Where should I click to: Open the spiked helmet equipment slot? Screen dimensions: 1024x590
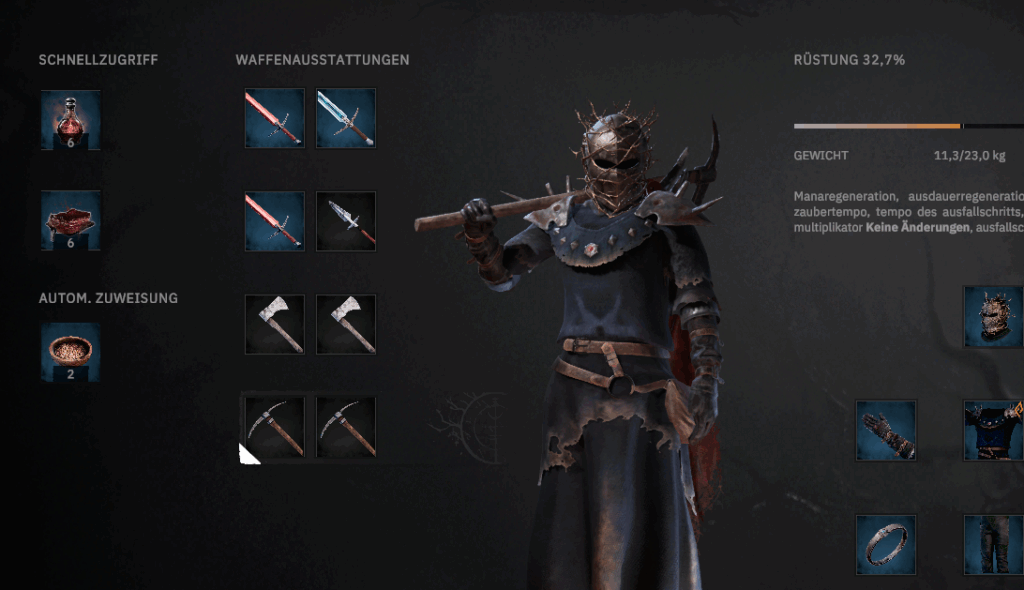[x=993, y=317]
